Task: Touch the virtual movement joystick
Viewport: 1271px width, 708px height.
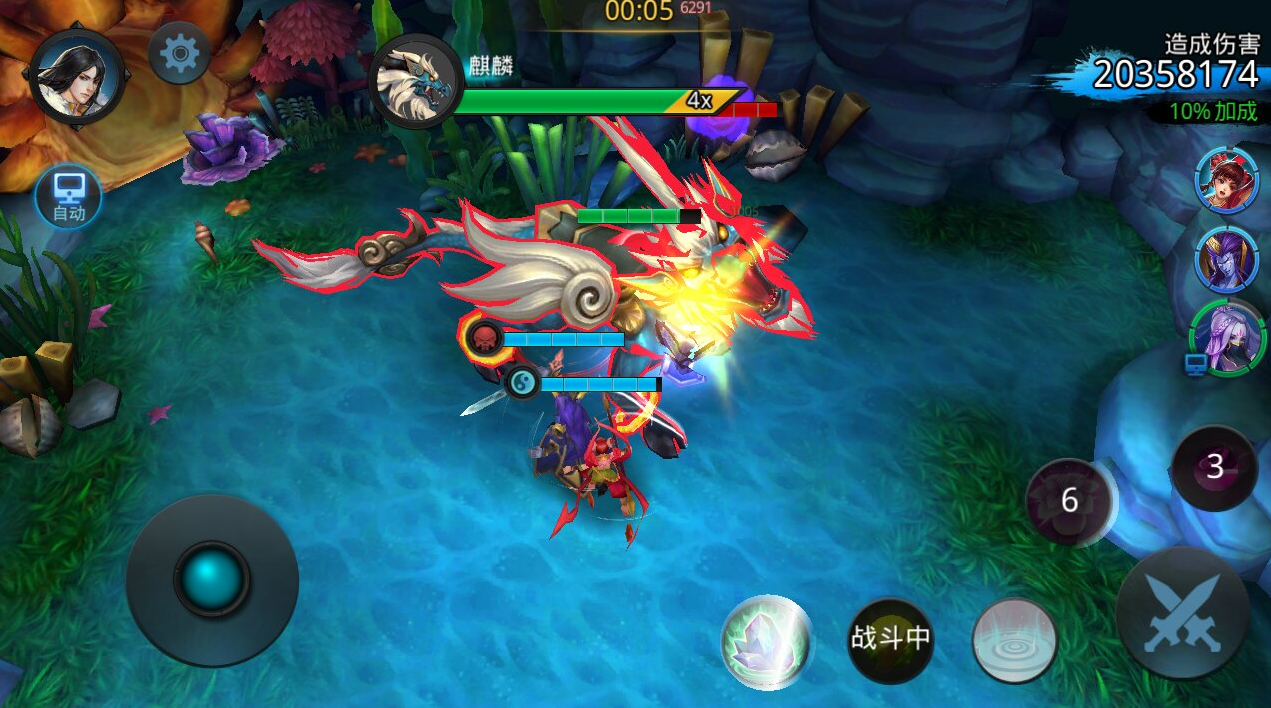Action: [x=212, y=580]
